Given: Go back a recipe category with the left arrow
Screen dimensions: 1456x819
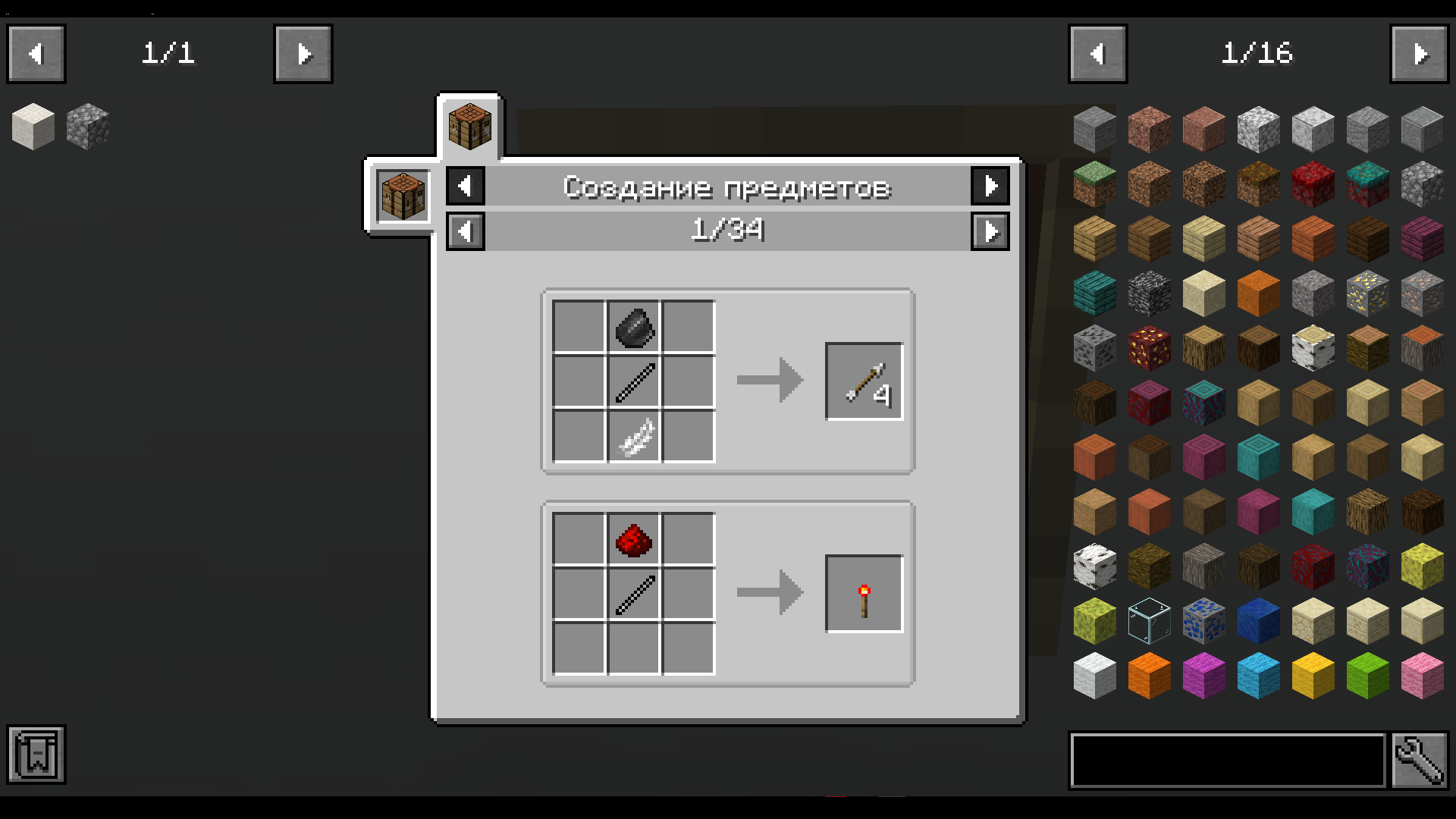Looking at the screenshot, I should click(465, 186).
